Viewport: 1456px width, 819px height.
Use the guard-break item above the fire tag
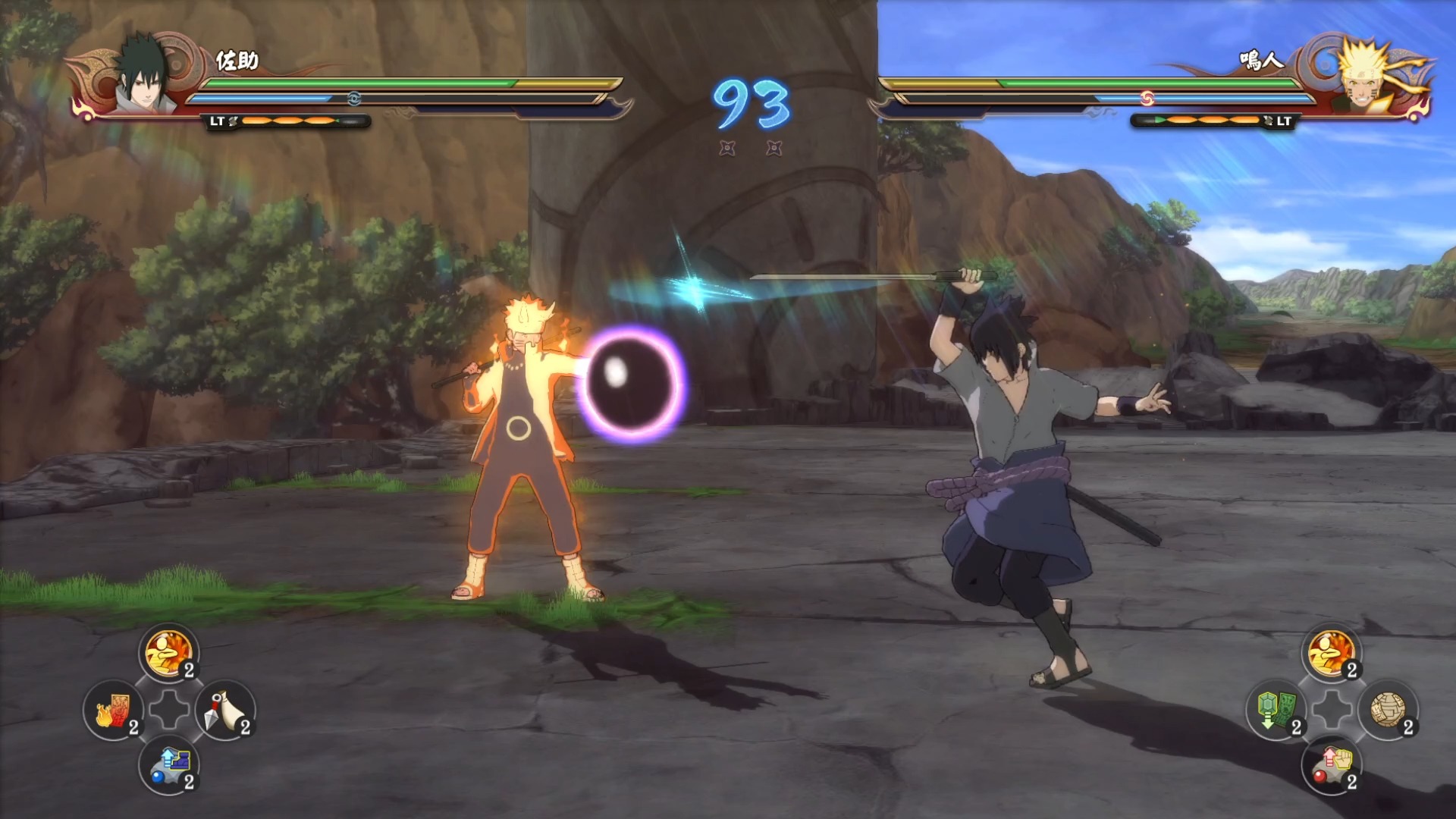pyautogui.click(x=168, y=653)
